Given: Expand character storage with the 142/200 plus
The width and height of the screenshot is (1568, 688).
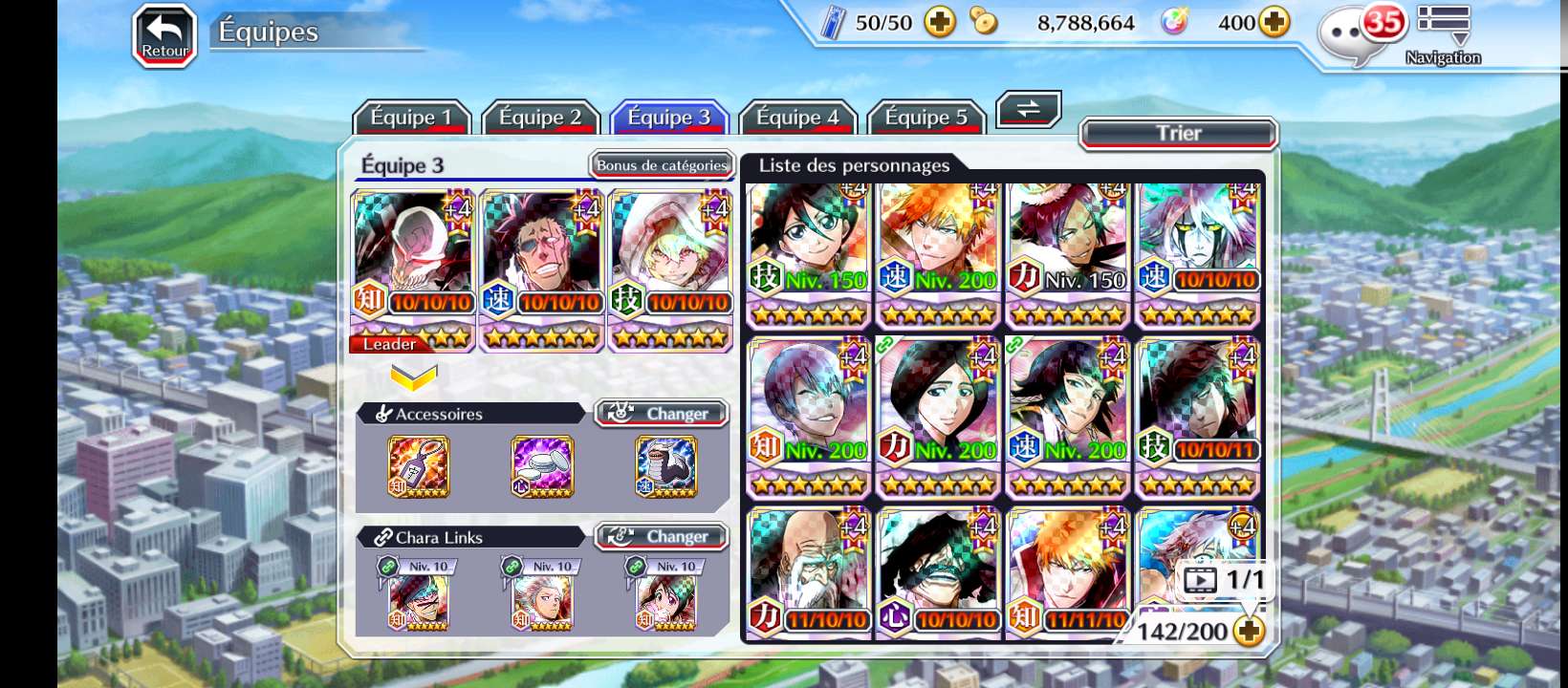Looking at the screenshot, I should [1249, 631].
